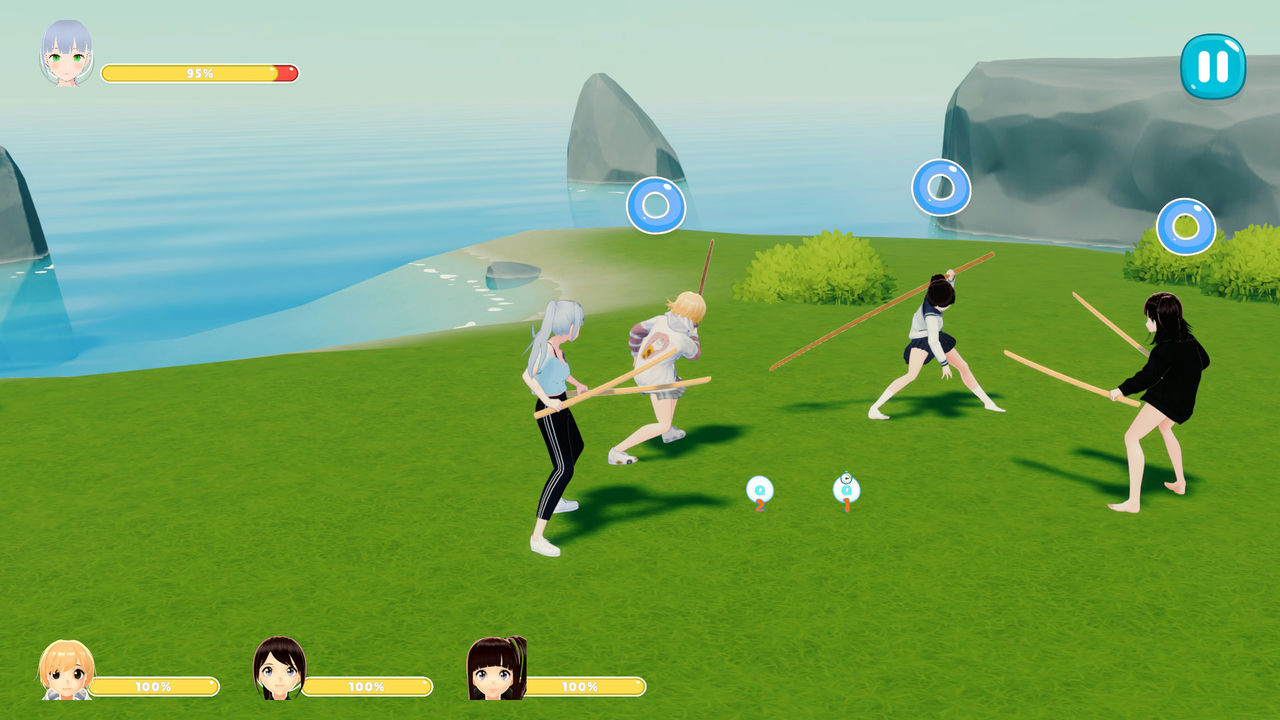The width and height of the screenshot is (1280, 720).
Task: Click the girl in the white hoodie with backpack
Action: pyautogui.click(x=665, y=370)
